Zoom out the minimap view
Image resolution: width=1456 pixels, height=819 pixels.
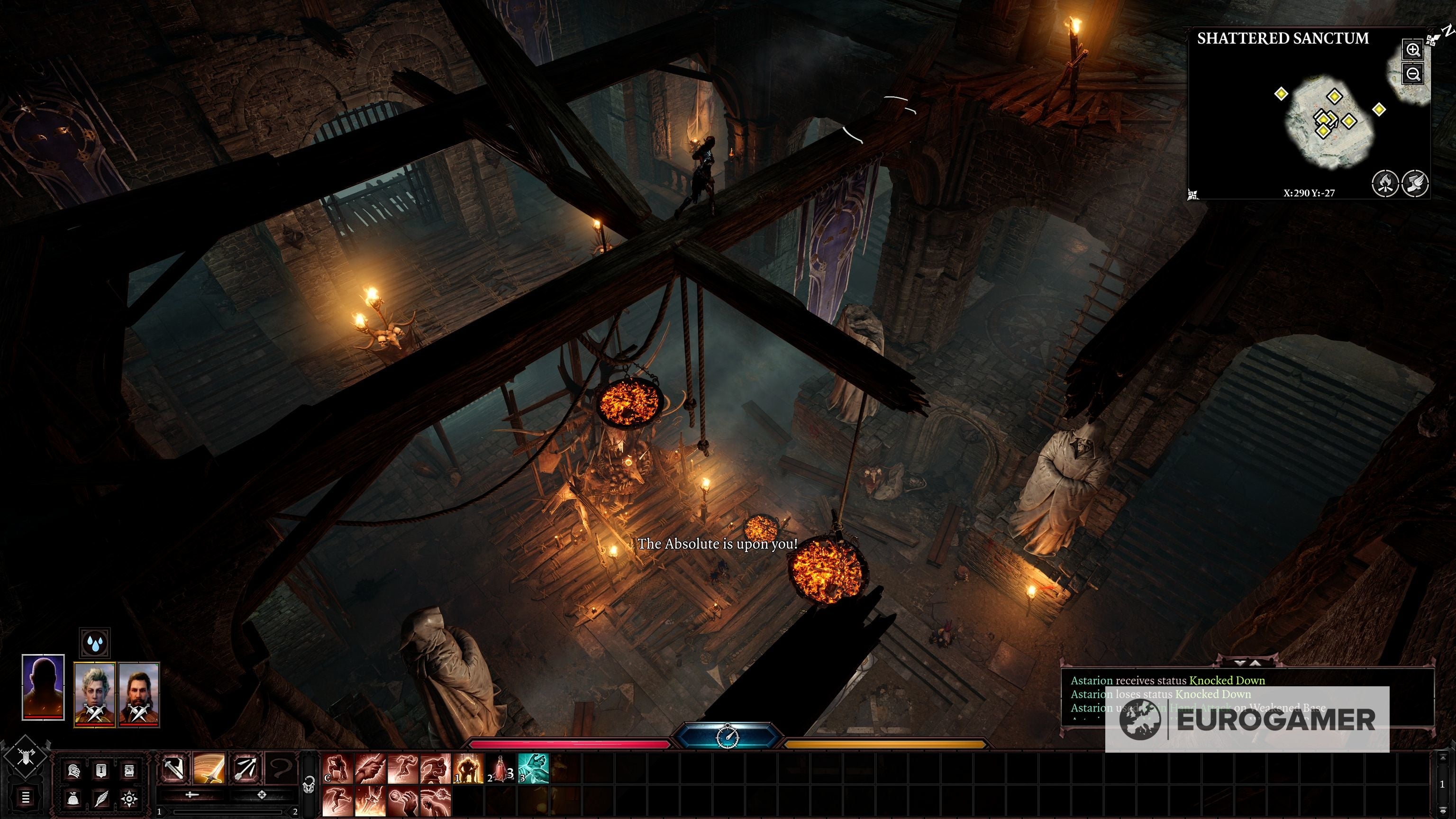[1412, 73]
